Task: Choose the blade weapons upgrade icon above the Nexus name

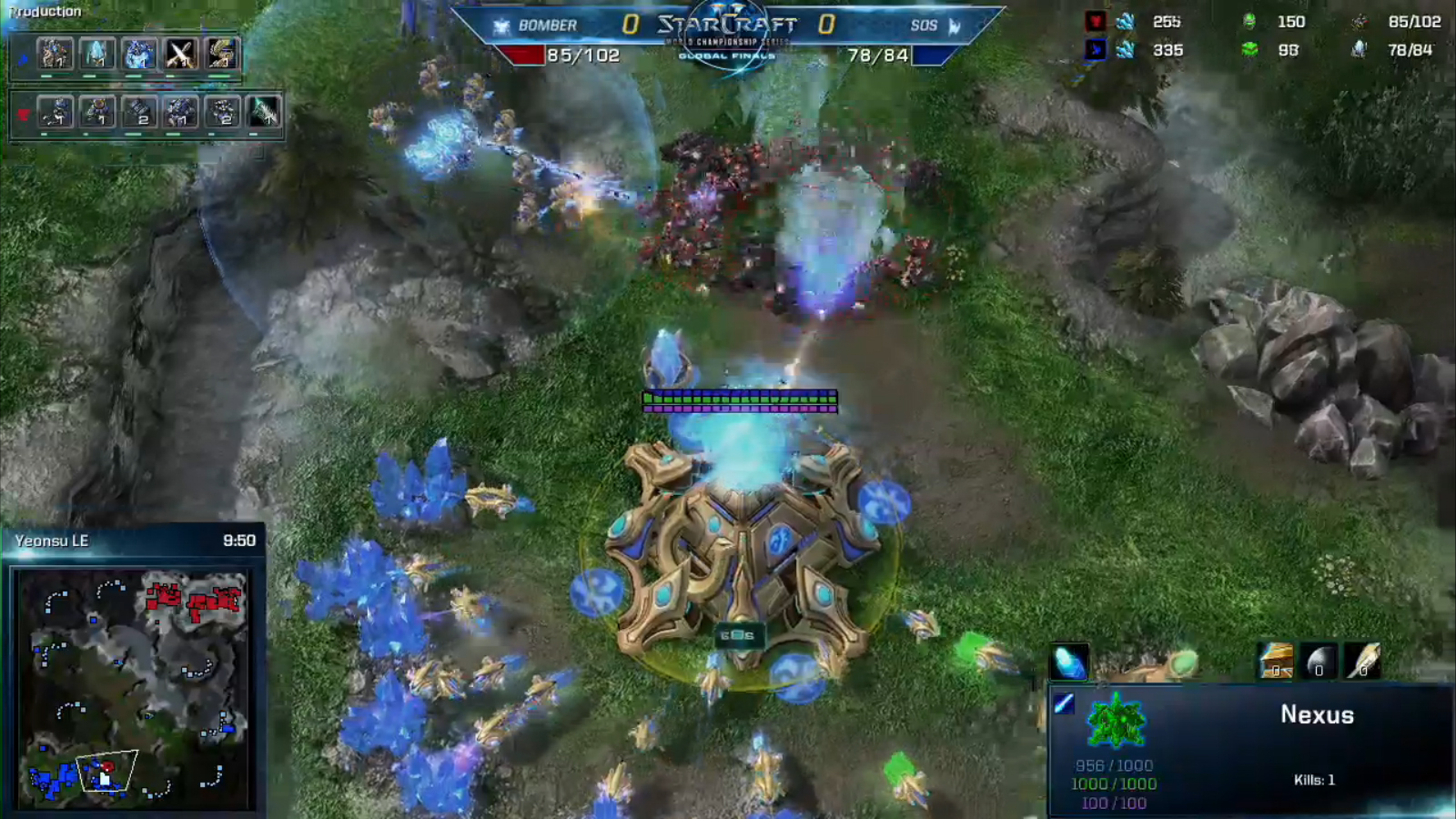Action: click(x=1362, y=662)
